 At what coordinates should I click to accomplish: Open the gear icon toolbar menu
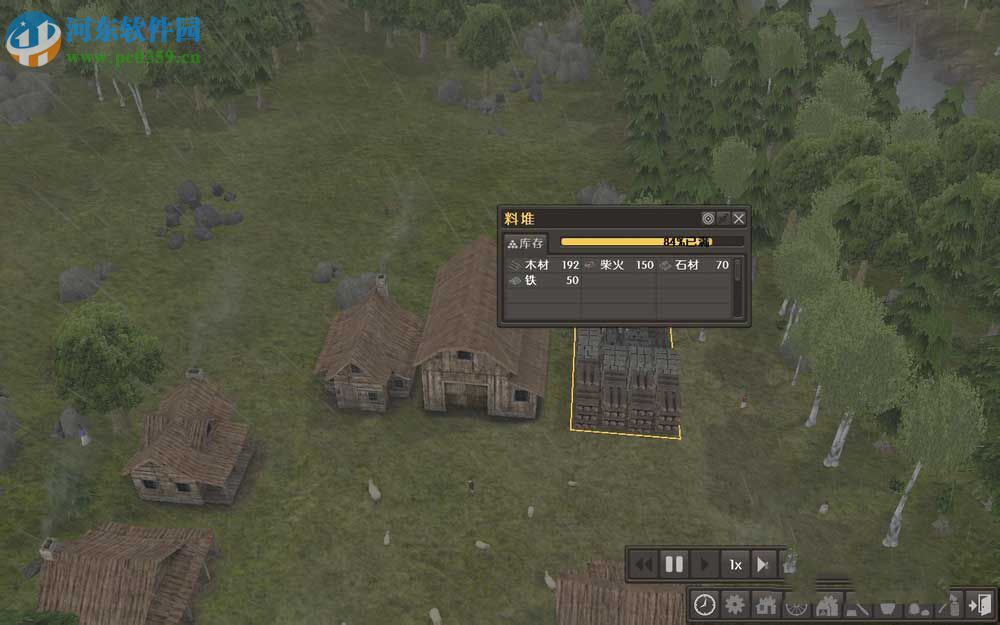735,604
